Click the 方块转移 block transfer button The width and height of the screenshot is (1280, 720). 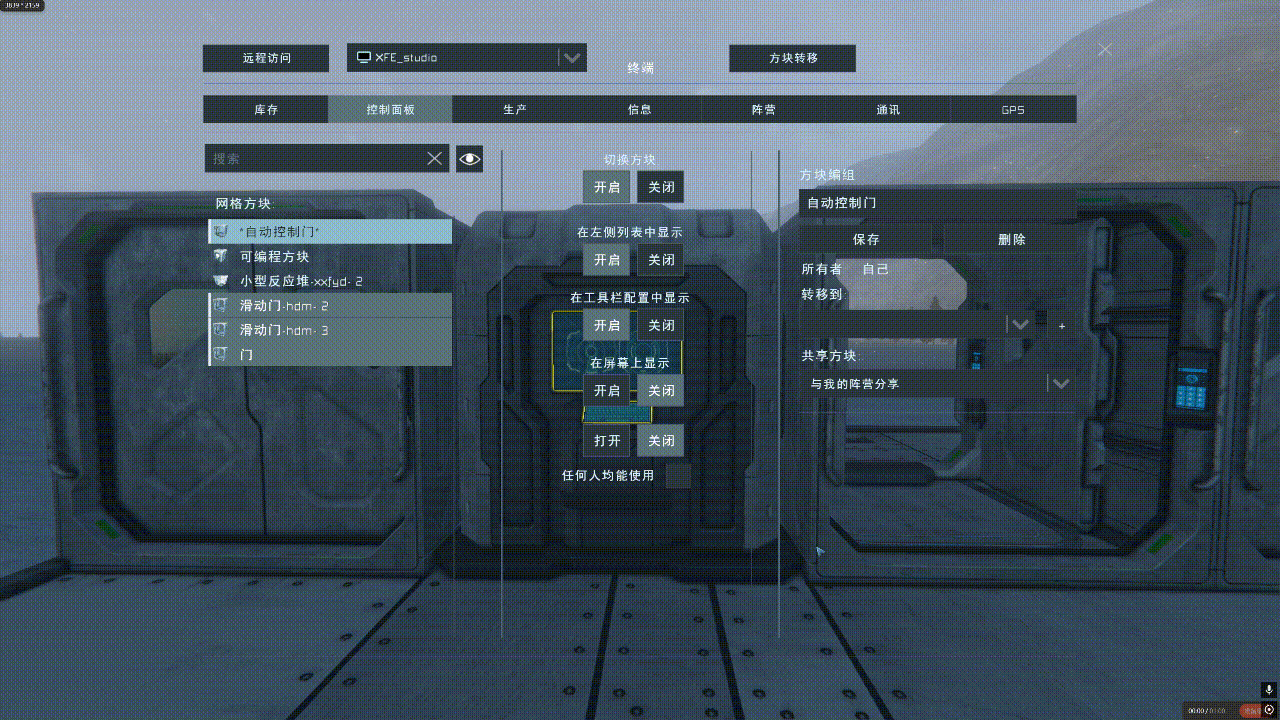tap(792, 58)
